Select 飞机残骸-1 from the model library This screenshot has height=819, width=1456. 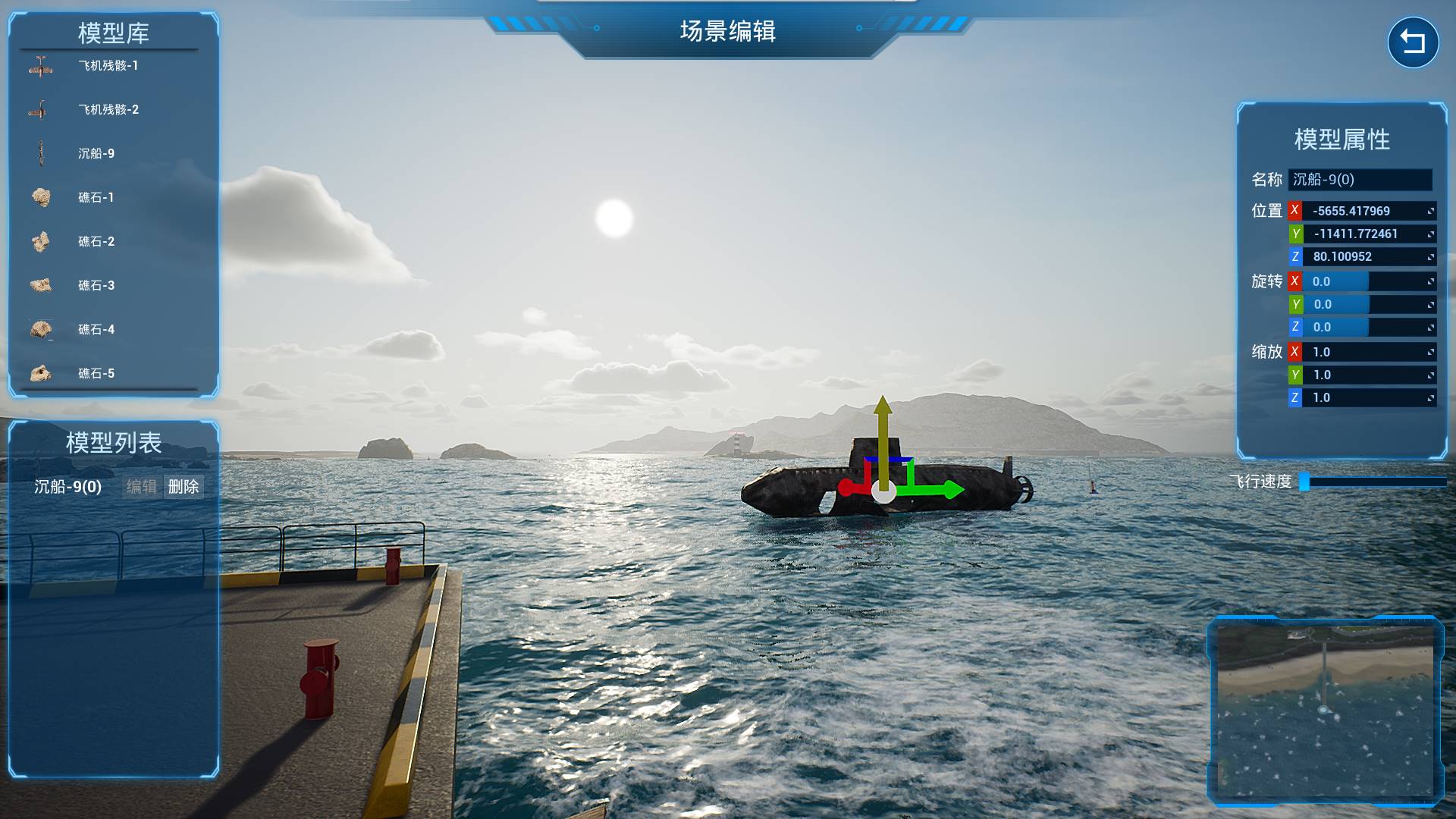coord(108,66)
